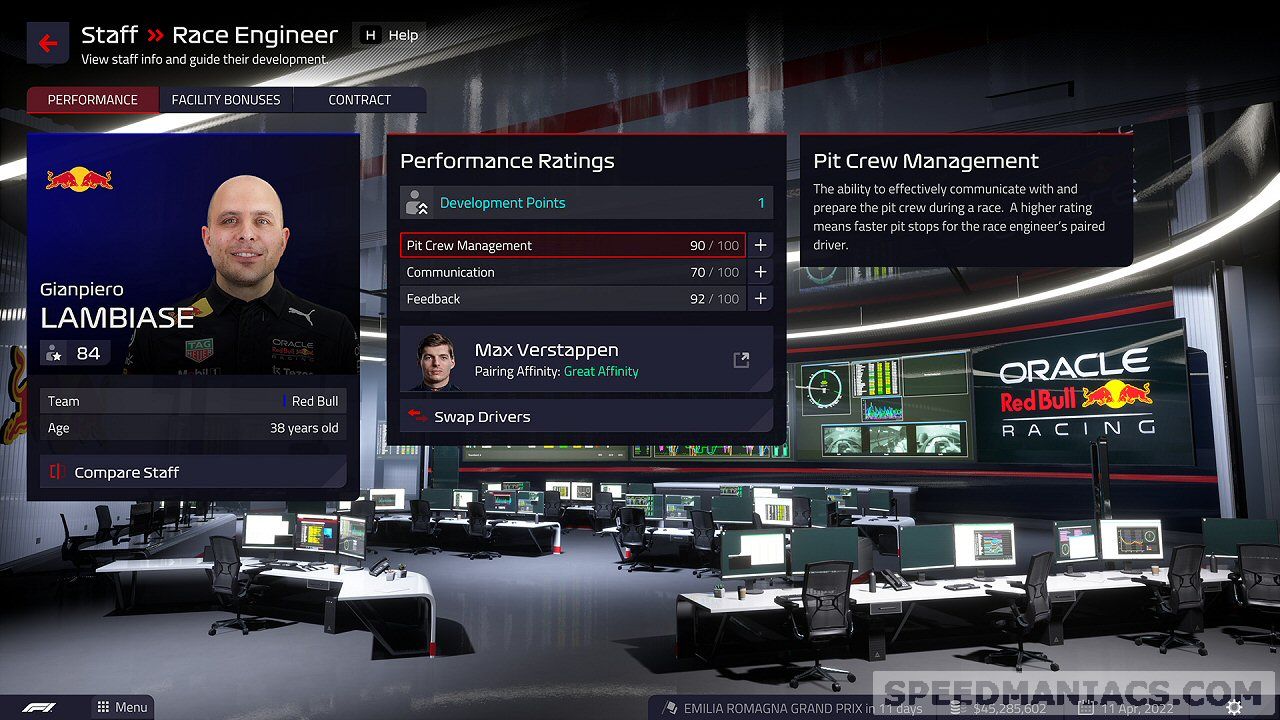1280x720 pixels.
Task: Open the bottom Menu button
Action: (x=122, y=707)
